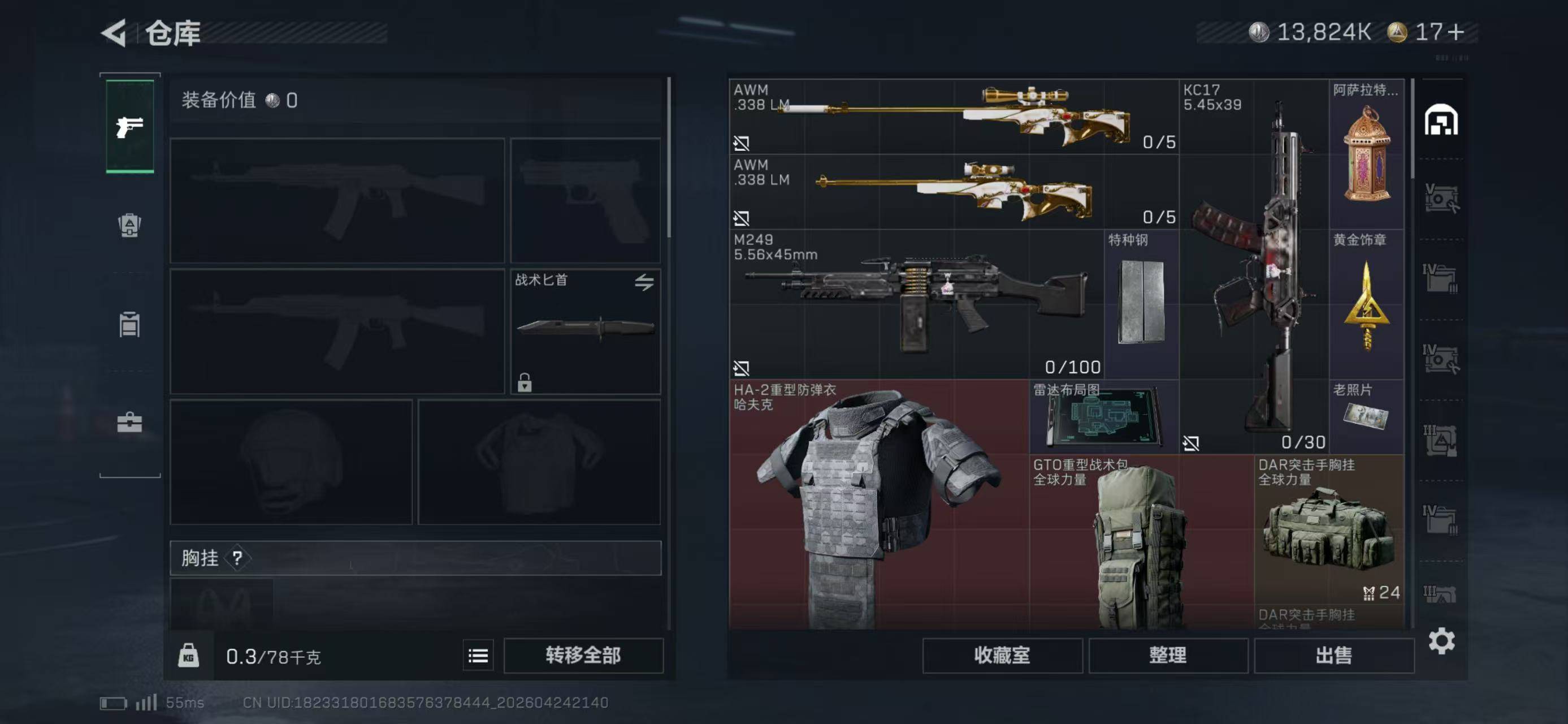Open the 胸挂 help question mark
Viewport: 1568px width, 724px height.
point(237,558)
